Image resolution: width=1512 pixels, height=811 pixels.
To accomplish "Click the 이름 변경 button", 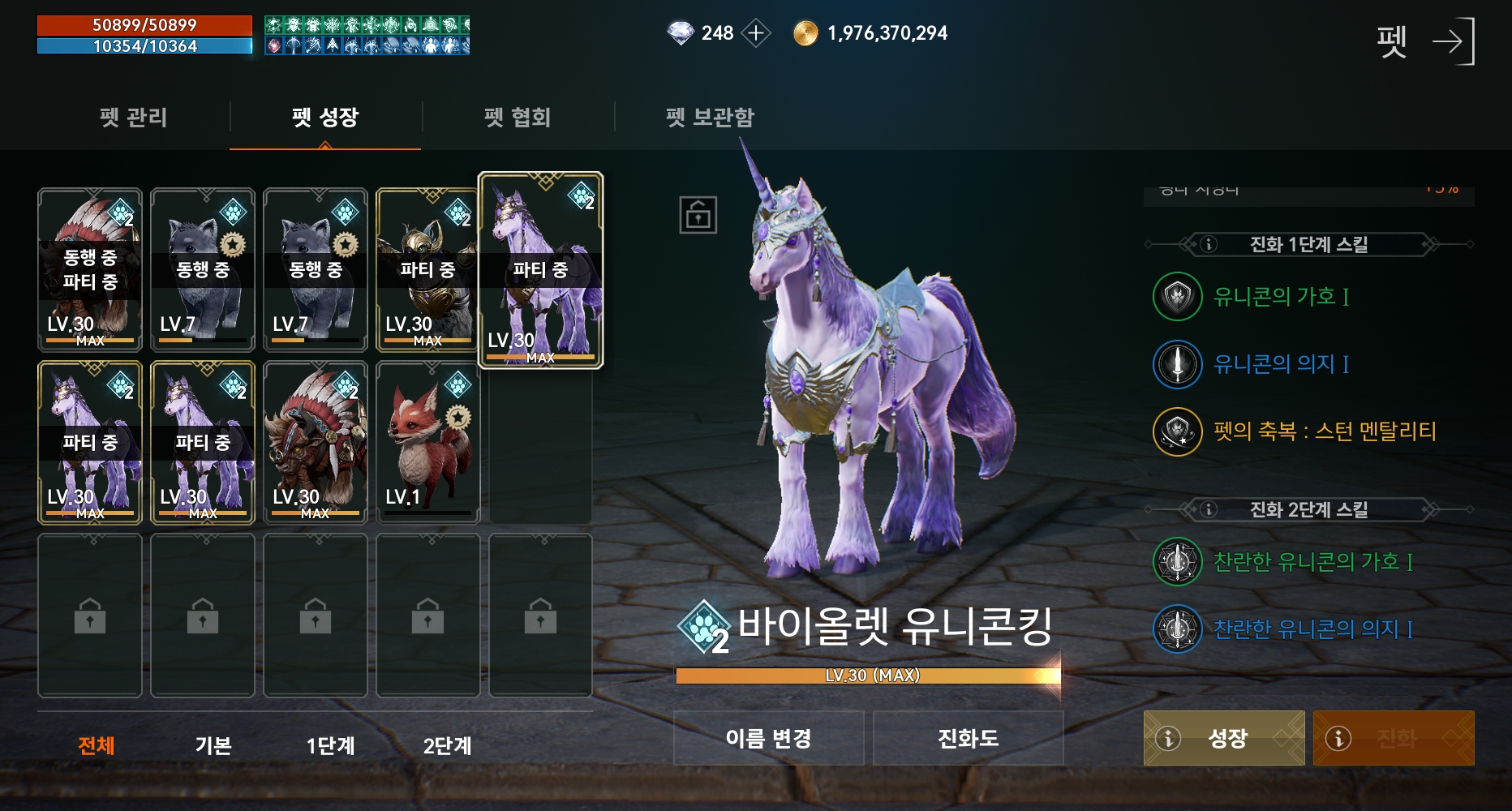I will (x=768, y=738).
